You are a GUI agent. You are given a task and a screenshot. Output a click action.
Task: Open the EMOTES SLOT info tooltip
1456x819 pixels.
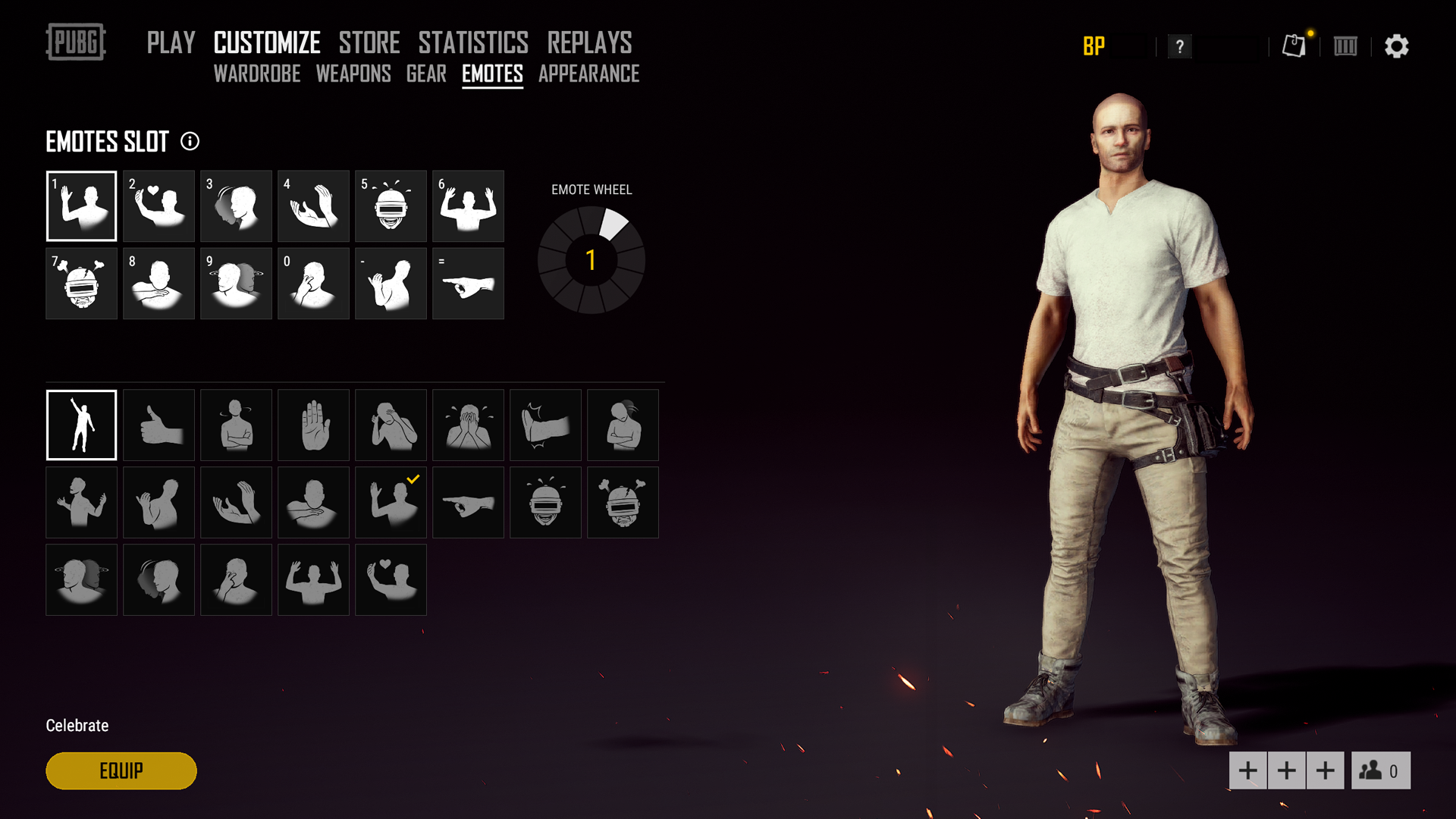(190, 142)
